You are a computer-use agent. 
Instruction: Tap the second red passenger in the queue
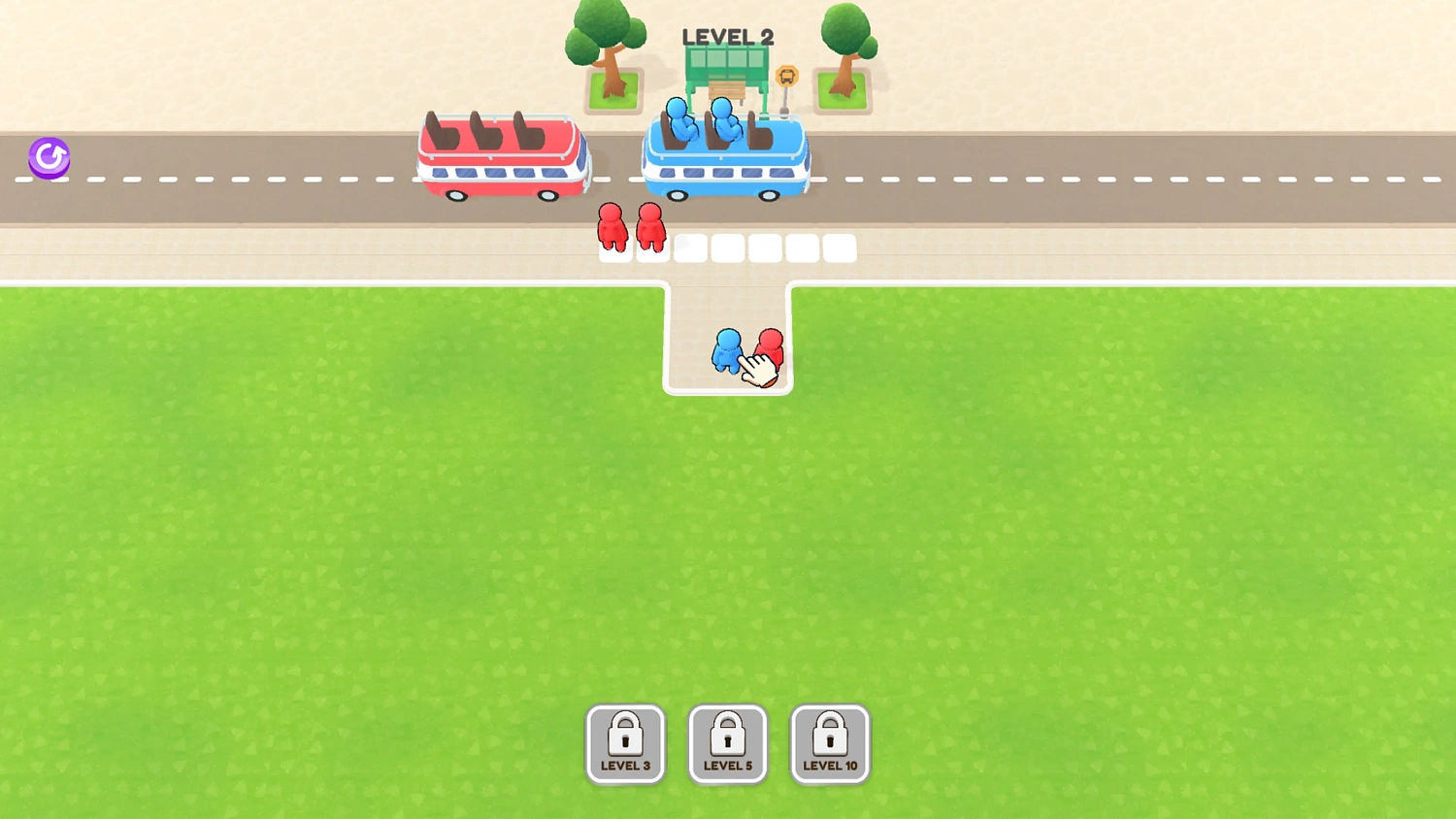click(x=650, y=228)
